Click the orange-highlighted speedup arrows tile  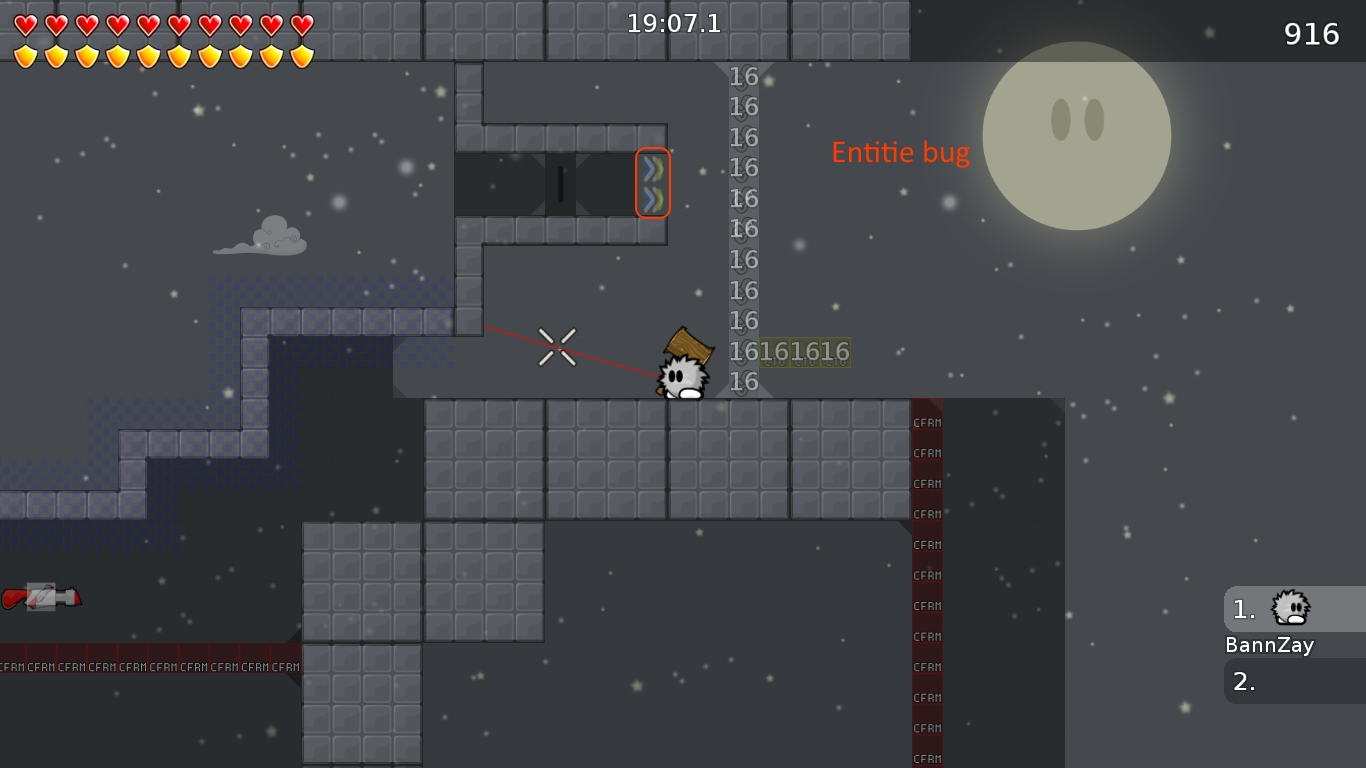[x=652, y=183]
